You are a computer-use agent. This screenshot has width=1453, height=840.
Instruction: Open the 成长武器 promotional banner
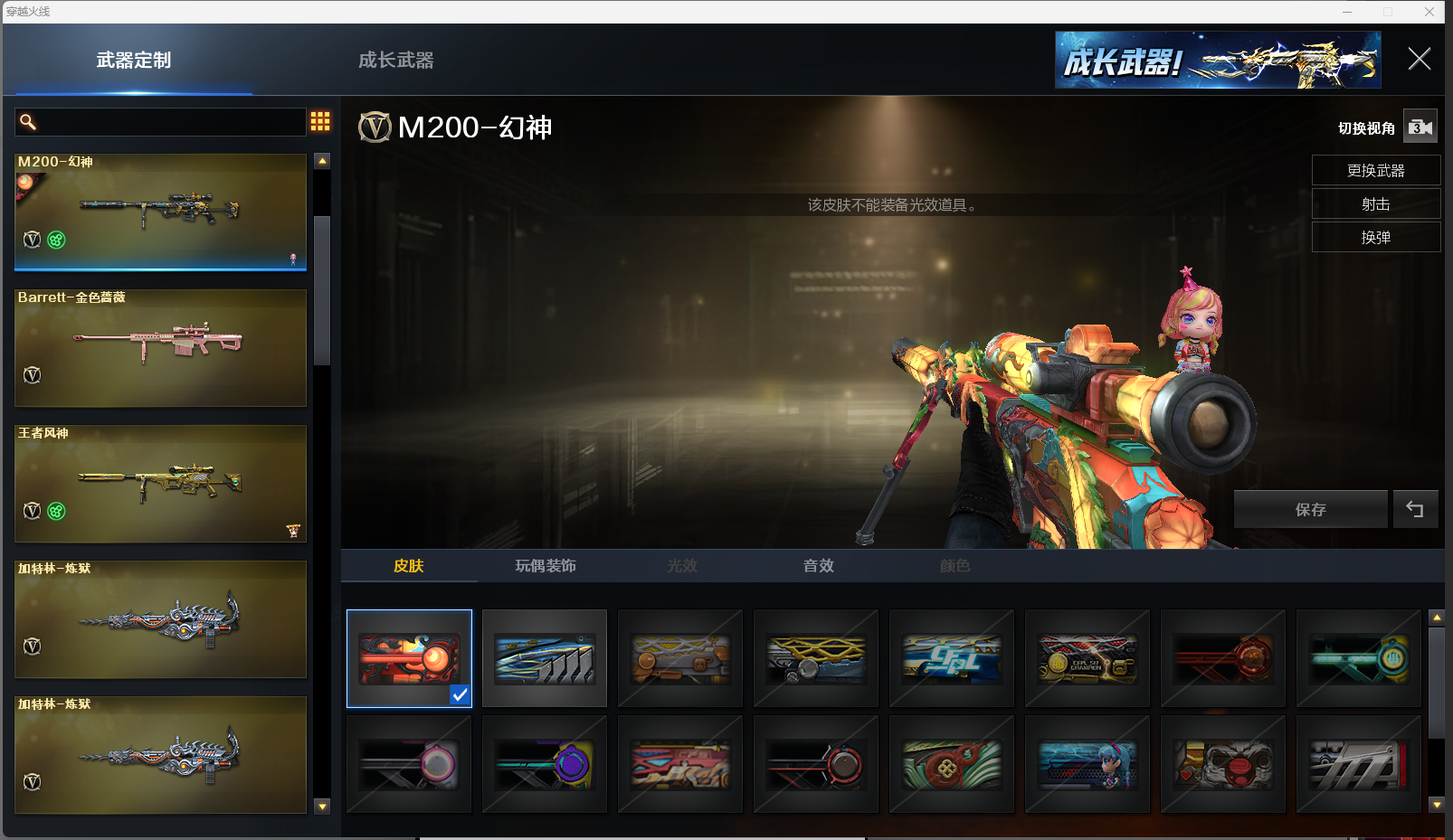tap(1217, 61)
